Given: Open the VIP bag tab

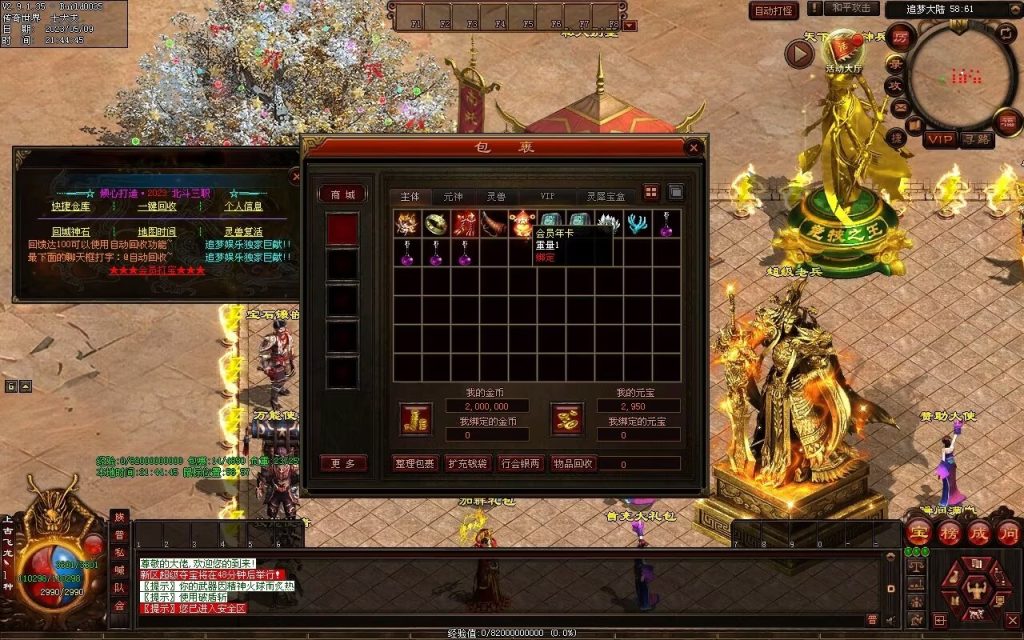Looking at the screenshot, I should pyautogui.click(x=547, y=196).
